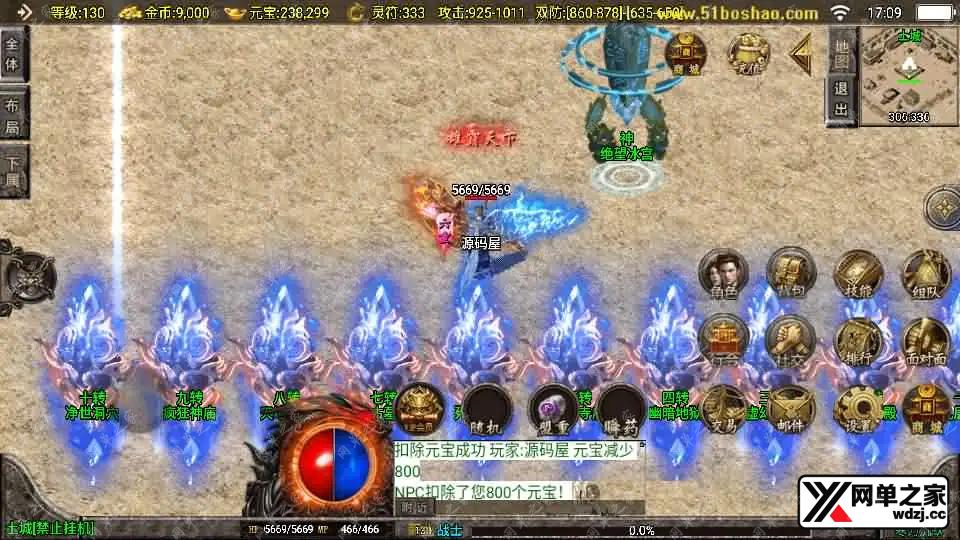This screenshot has width=960, height=540.
Task: Open the 土城 minimap
Action: pyautogui.click(x=908, y=75)
